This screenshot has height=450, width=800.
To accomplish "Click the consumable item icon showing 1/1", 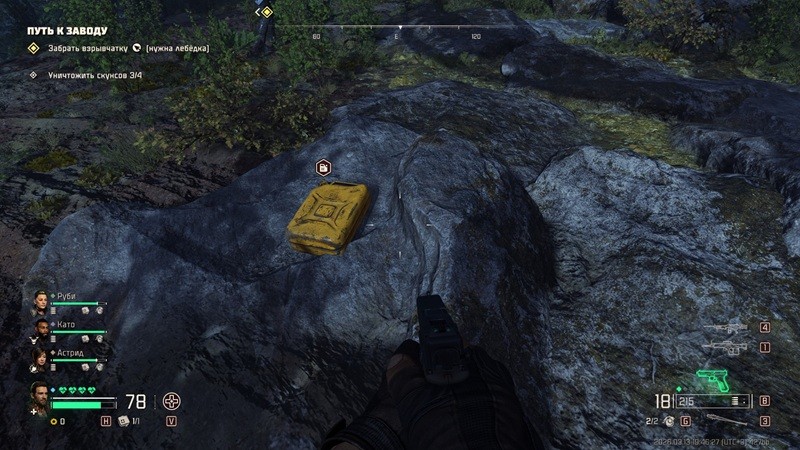I will [x=125, y=421].
